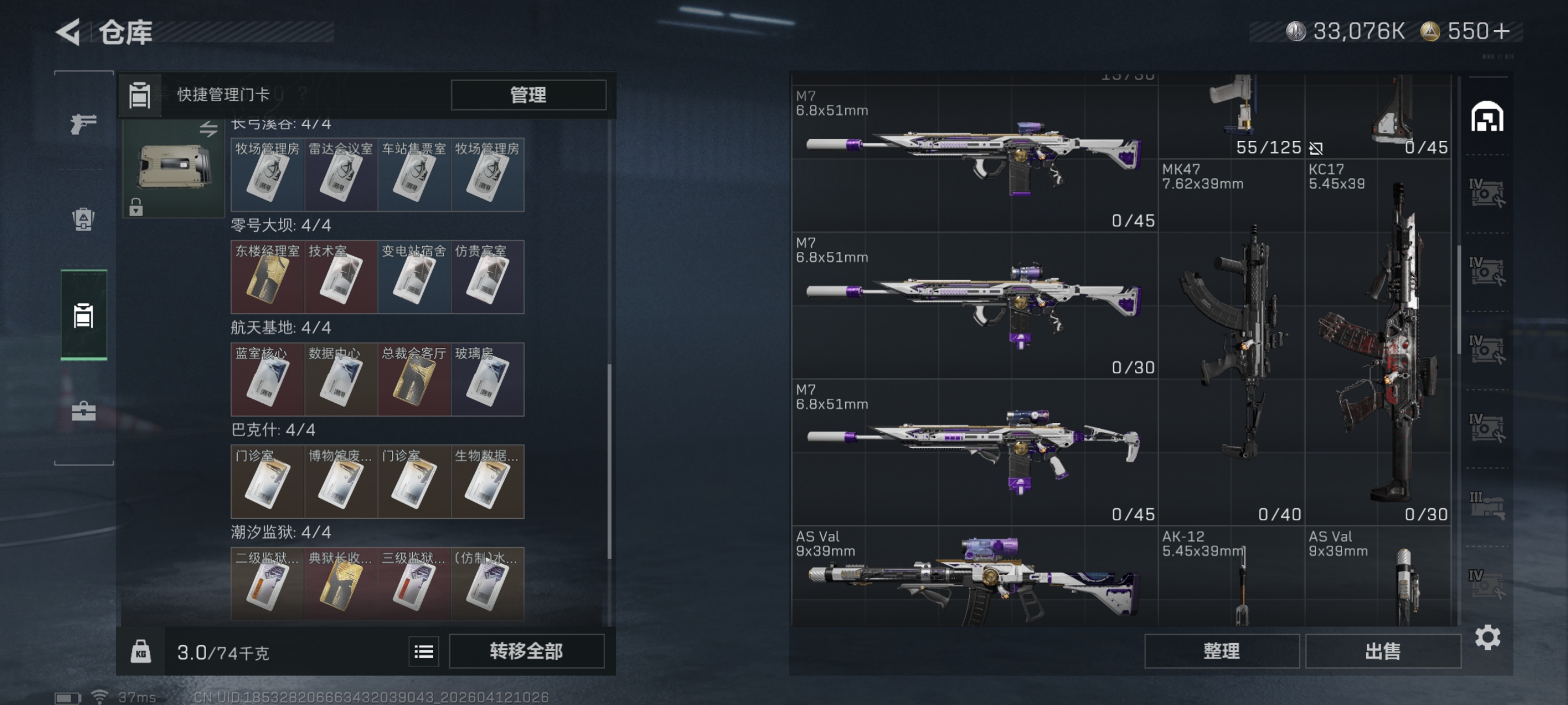This screenshot has width=1568, height=705.
Task: Open the 出售 sell button
Action: [x=1382, y=651]
